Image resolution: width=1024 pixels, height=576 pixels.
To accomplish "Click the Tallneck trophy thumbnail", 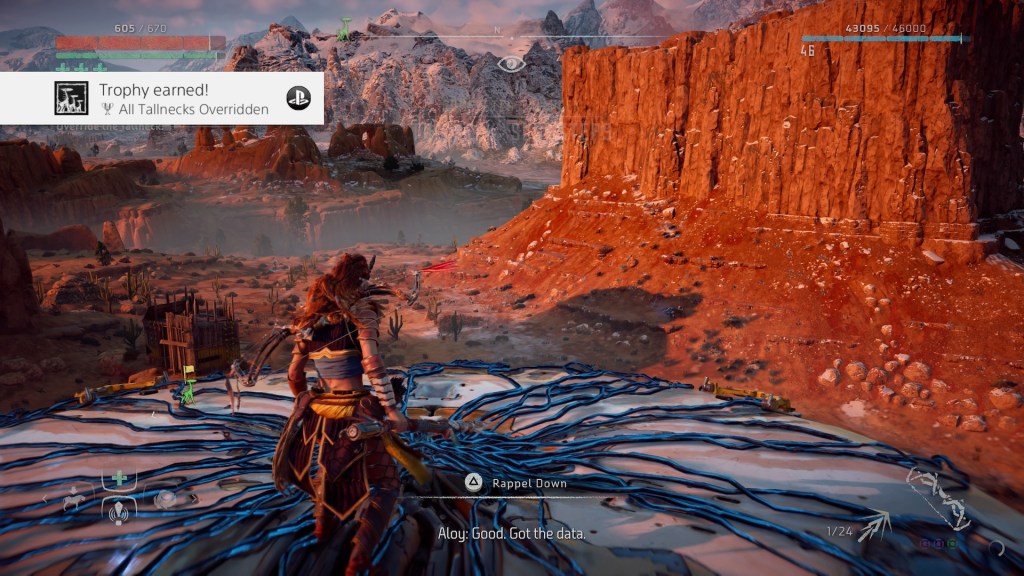I will [x=70, y=98].
